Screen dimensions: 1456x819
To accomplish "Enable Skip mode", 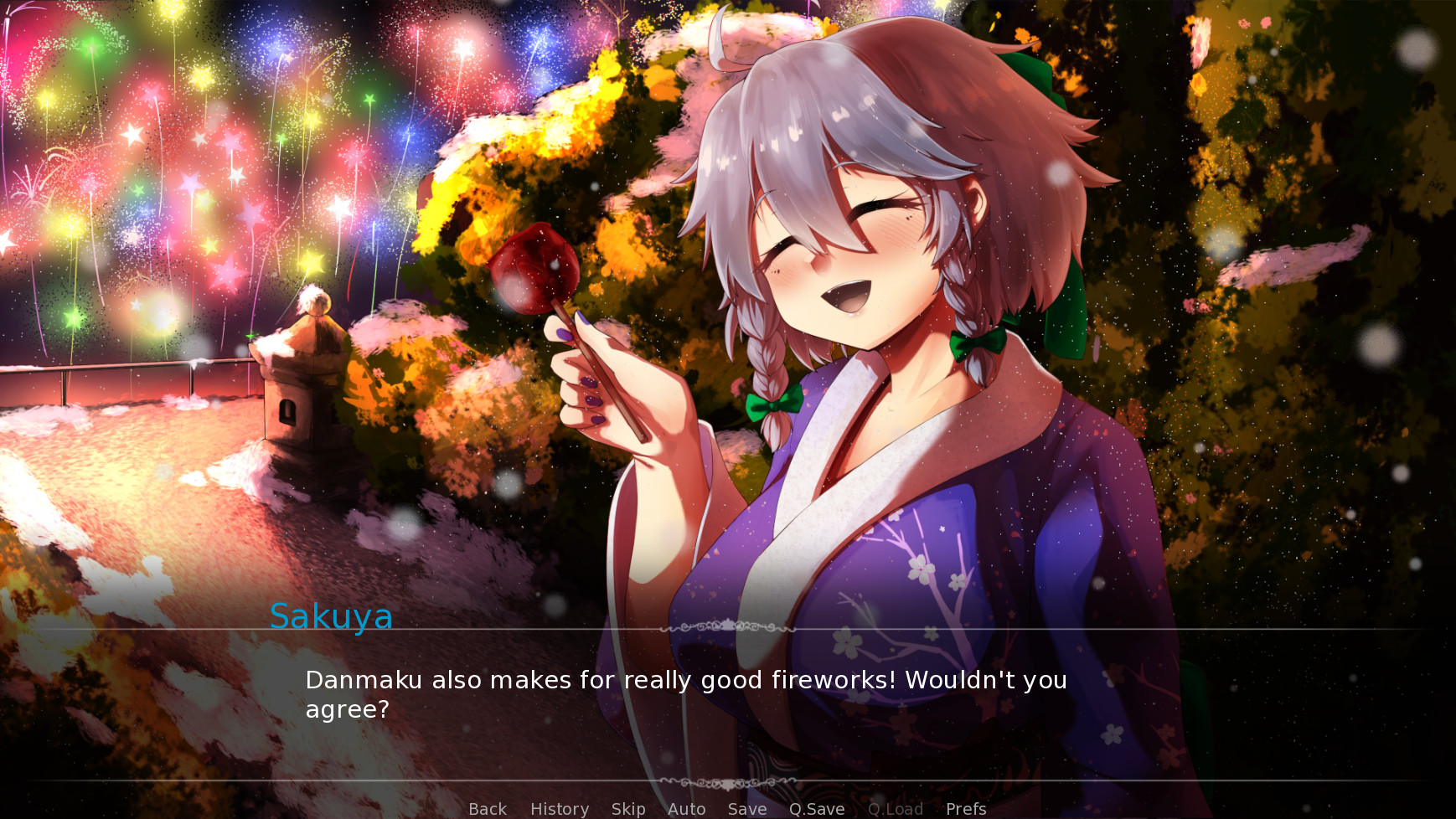I will point(628,809).
